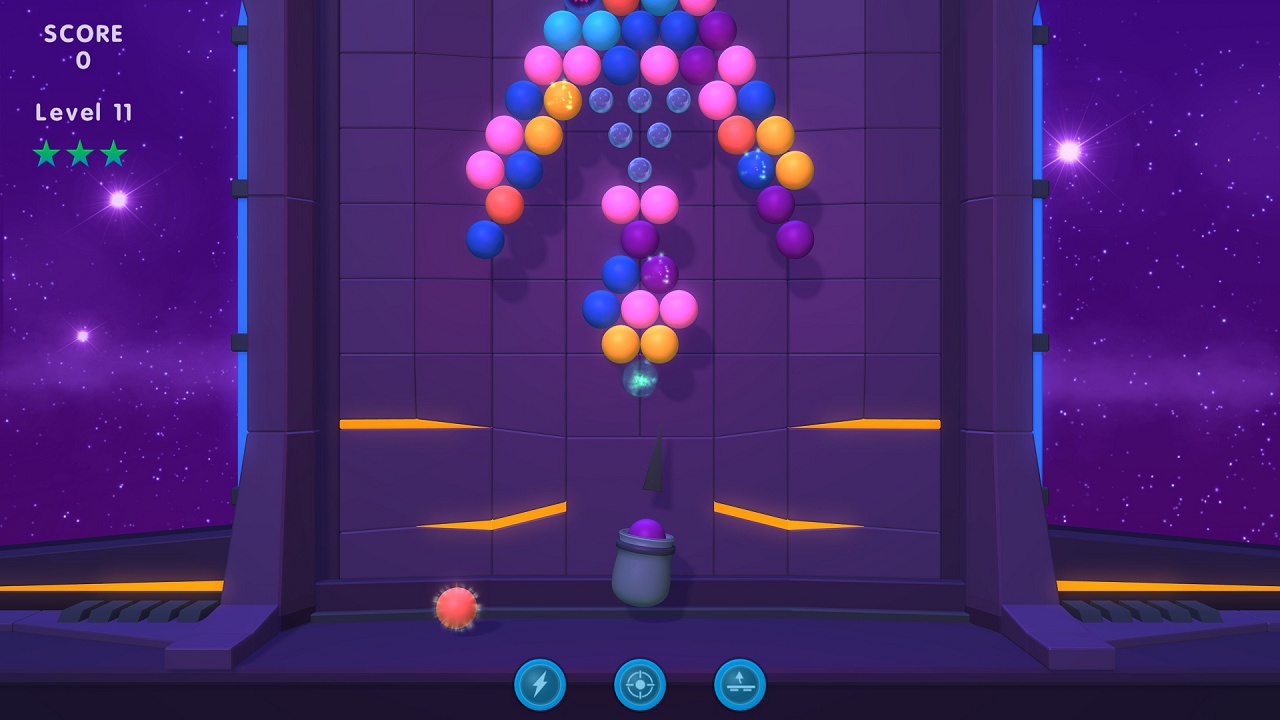Image resolution: width=1280 pixels, height=720 pixels.
Task: Use the raise-floor power-up icon
Action: point(742,687)
